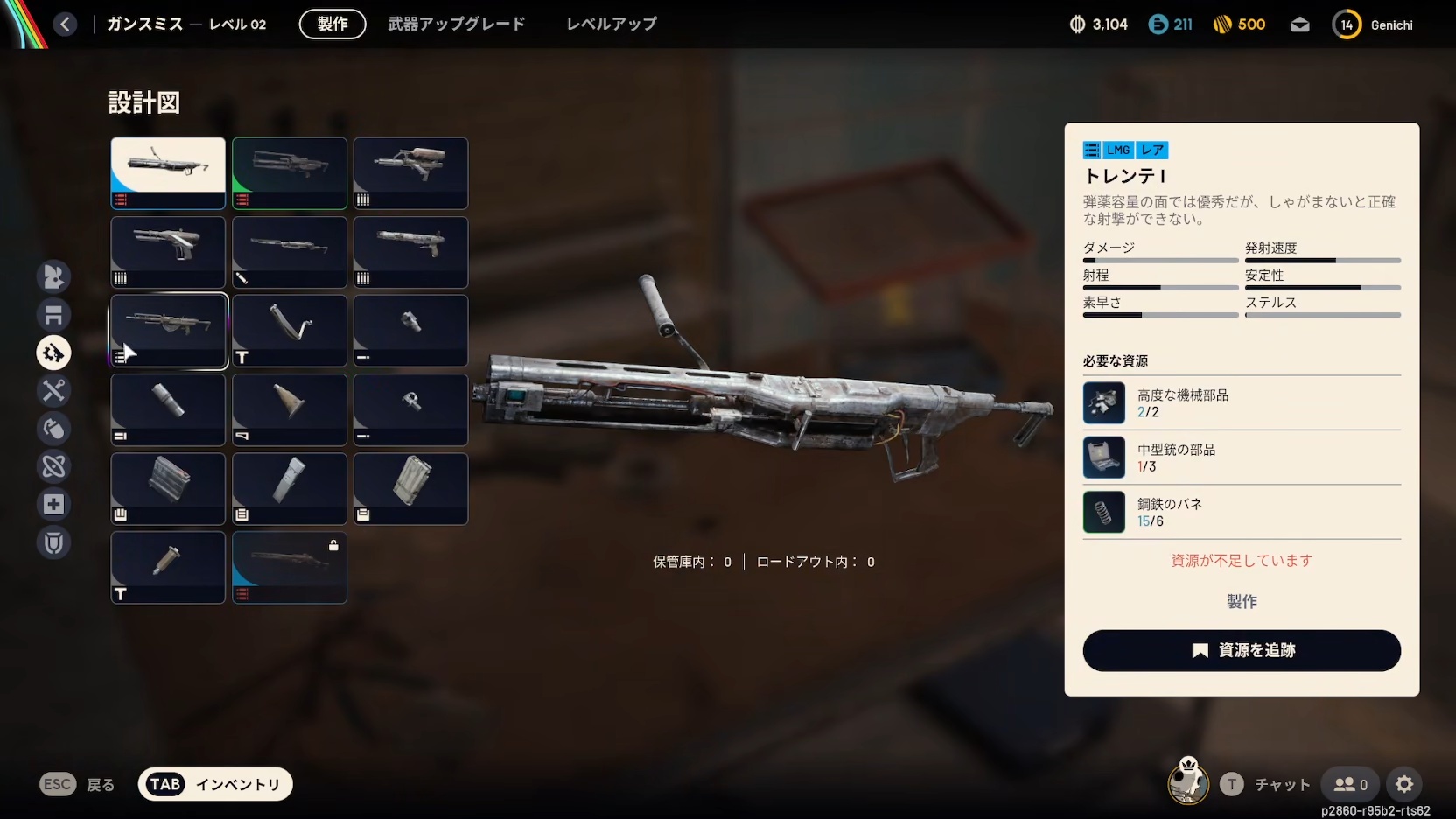The image size is (1456, 819).
Task: Select the 製作 tab
Action: click(332, 24)
